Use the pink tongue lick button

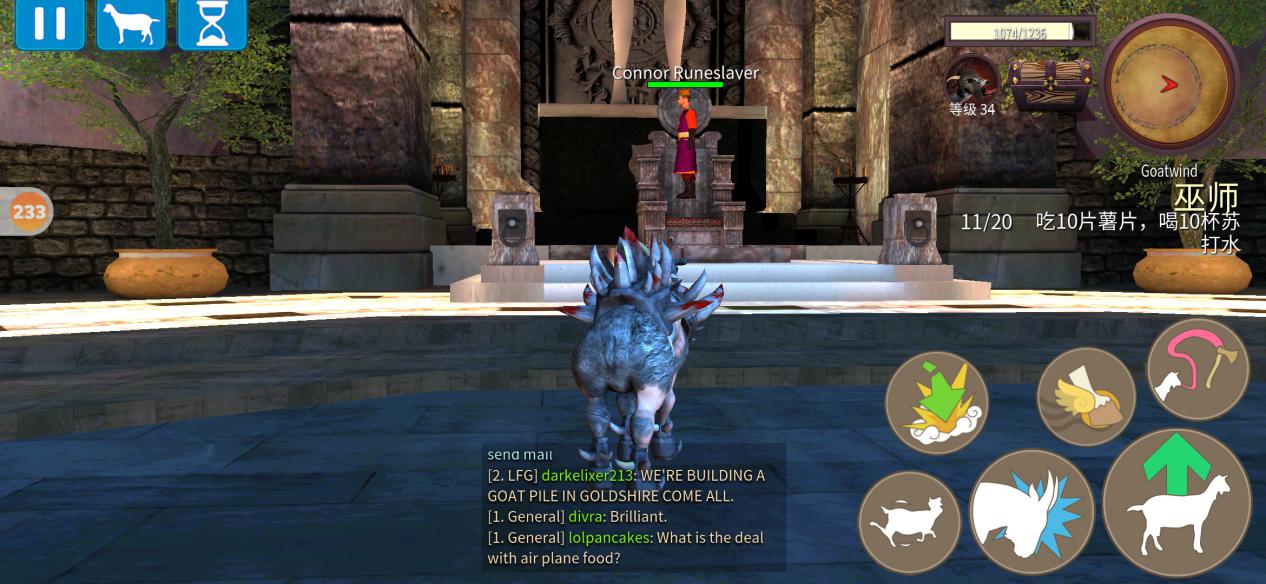click(x=1197, y=369)
